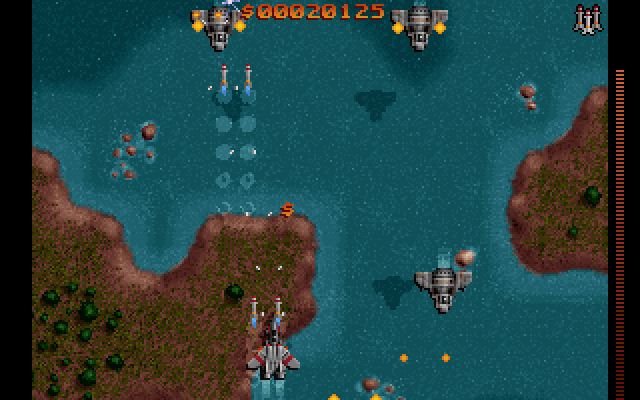Image resolution: width=640 pixels, height=400 pixels.
Task: Select the triple missile weapon icon
Action: (x=587, y=19)
